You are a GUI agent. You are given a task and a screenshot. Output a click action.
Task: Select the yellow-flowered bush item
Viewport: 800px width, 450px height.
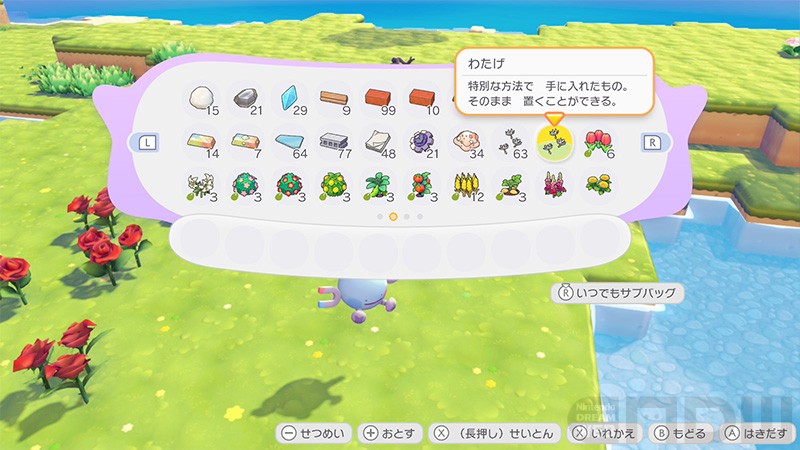point(335,186)
